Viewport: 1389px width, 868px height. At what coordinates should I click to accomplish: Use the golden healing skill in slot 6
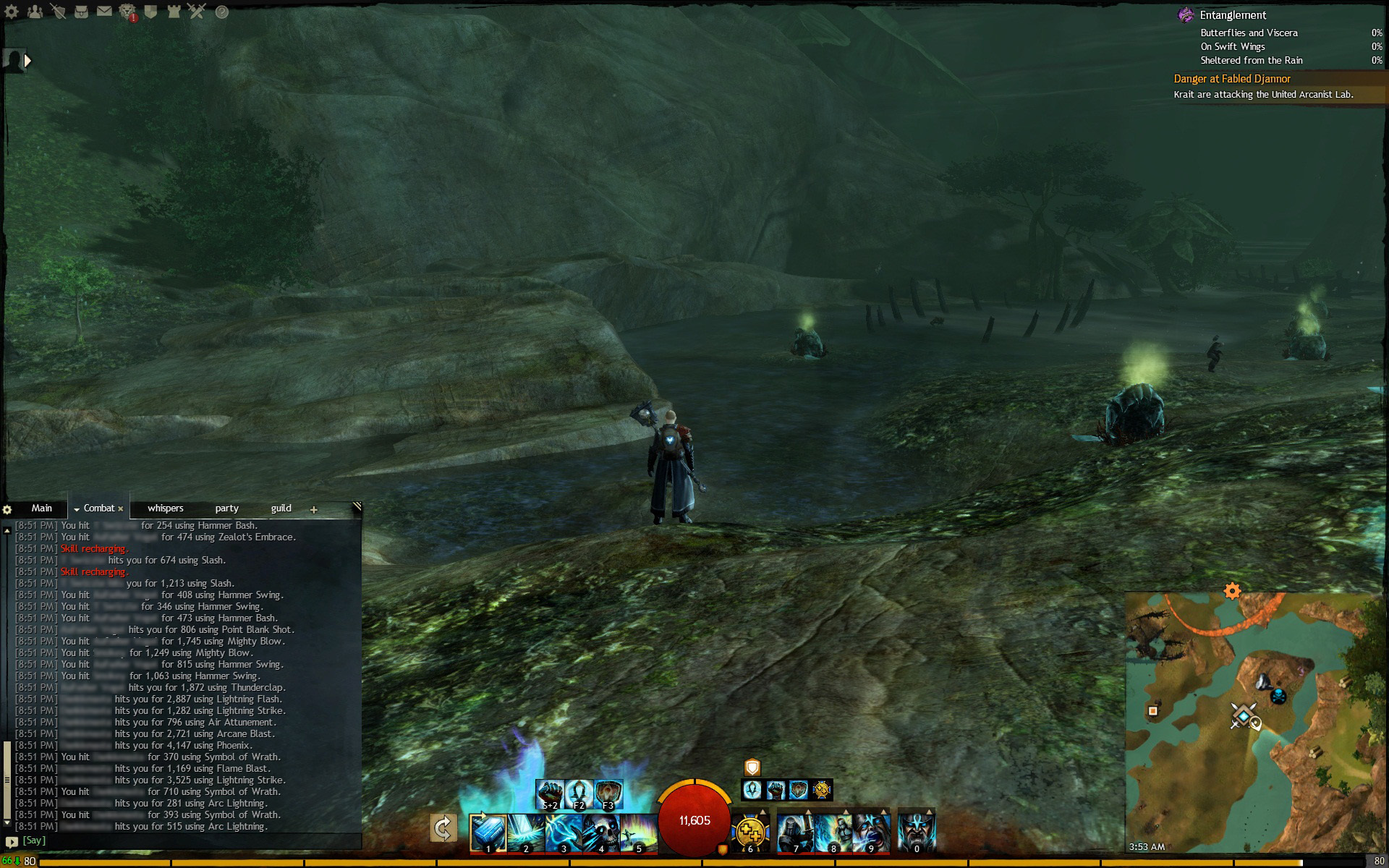750,833
